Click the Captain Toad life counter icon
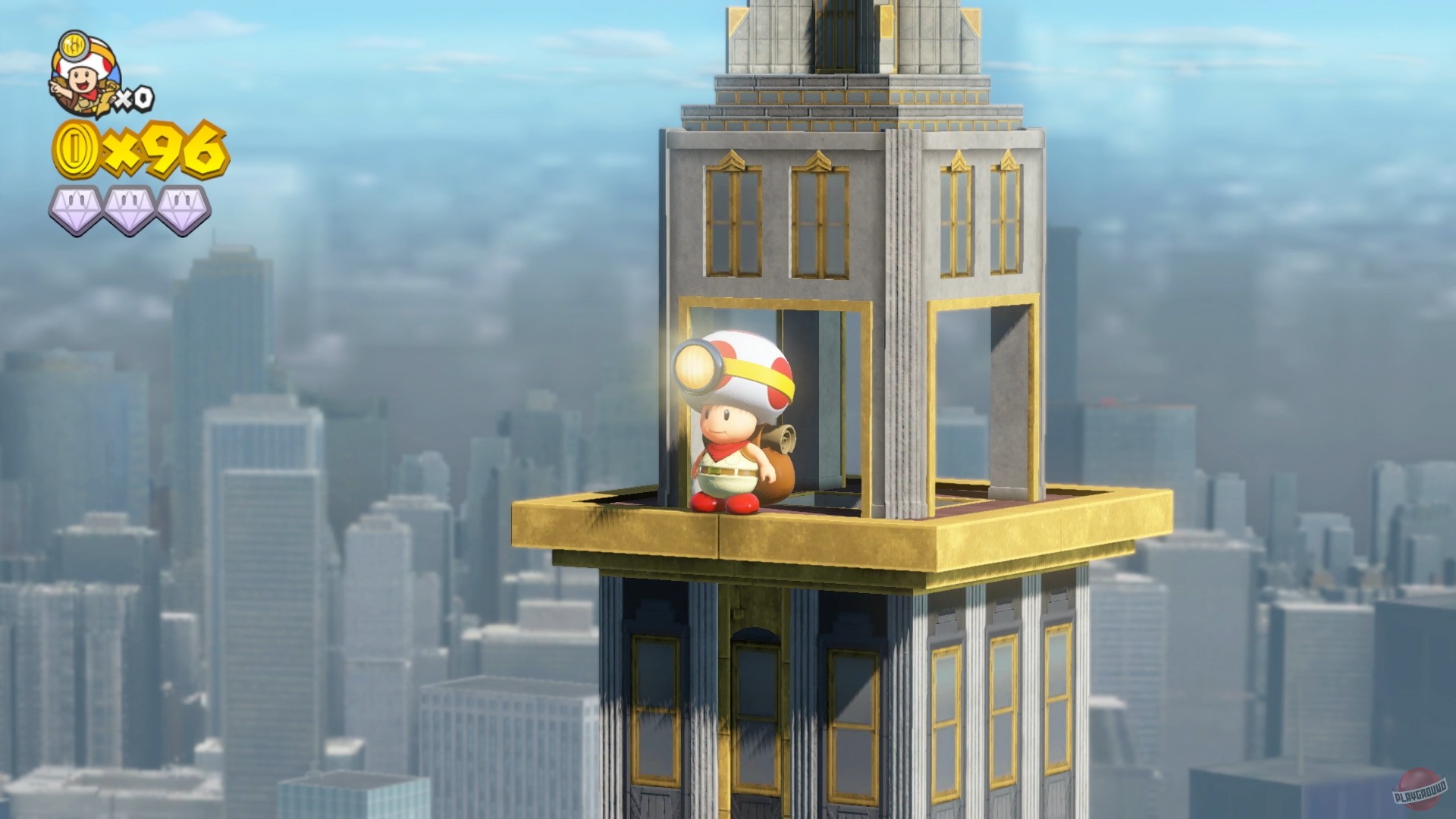Viewport: 1456px width, 819px height. (86, 72)
